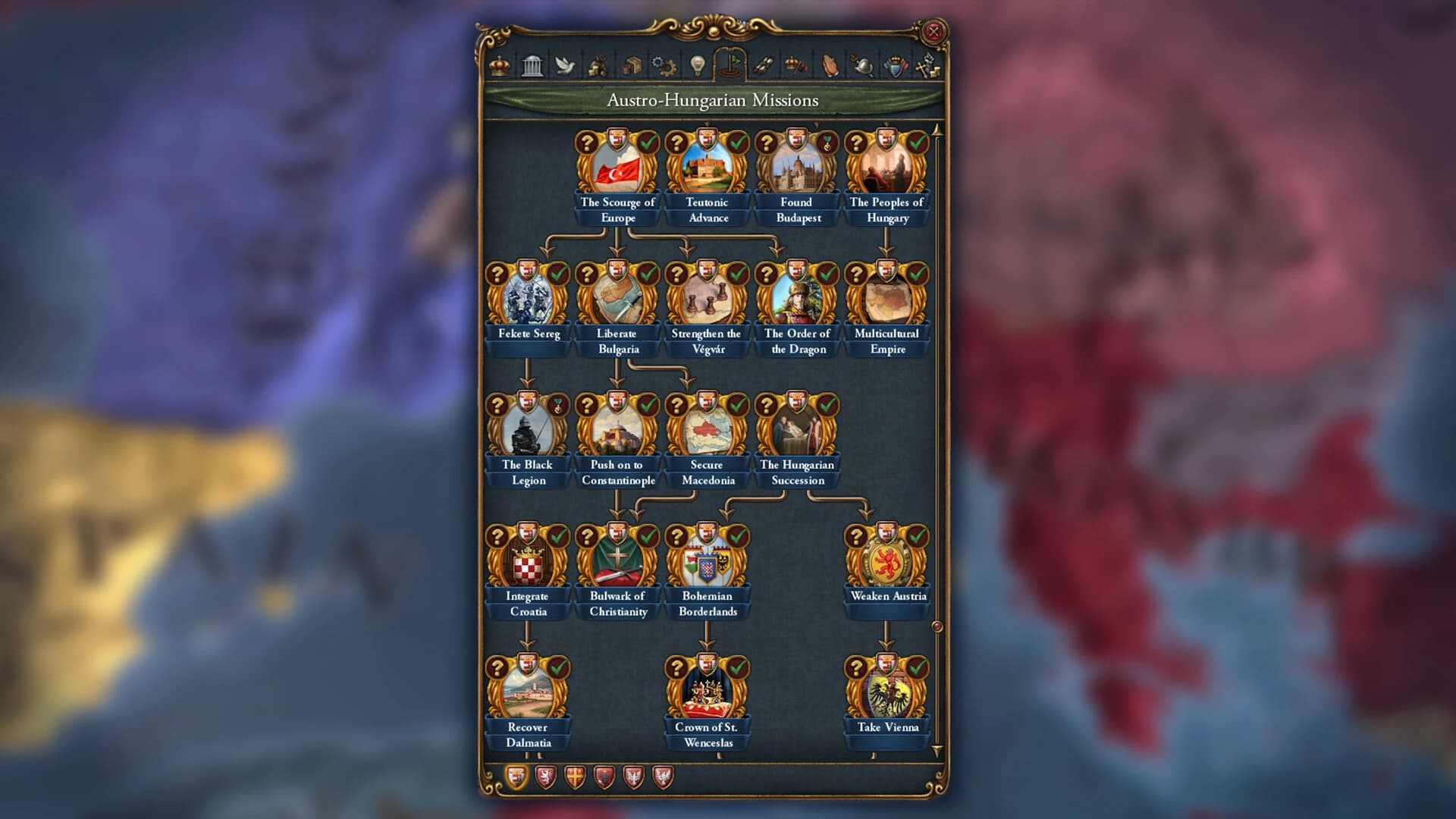Open the Ideas lightbulb icon
Viewport: 1456px width, 819px height.
[x=697, y=68]
